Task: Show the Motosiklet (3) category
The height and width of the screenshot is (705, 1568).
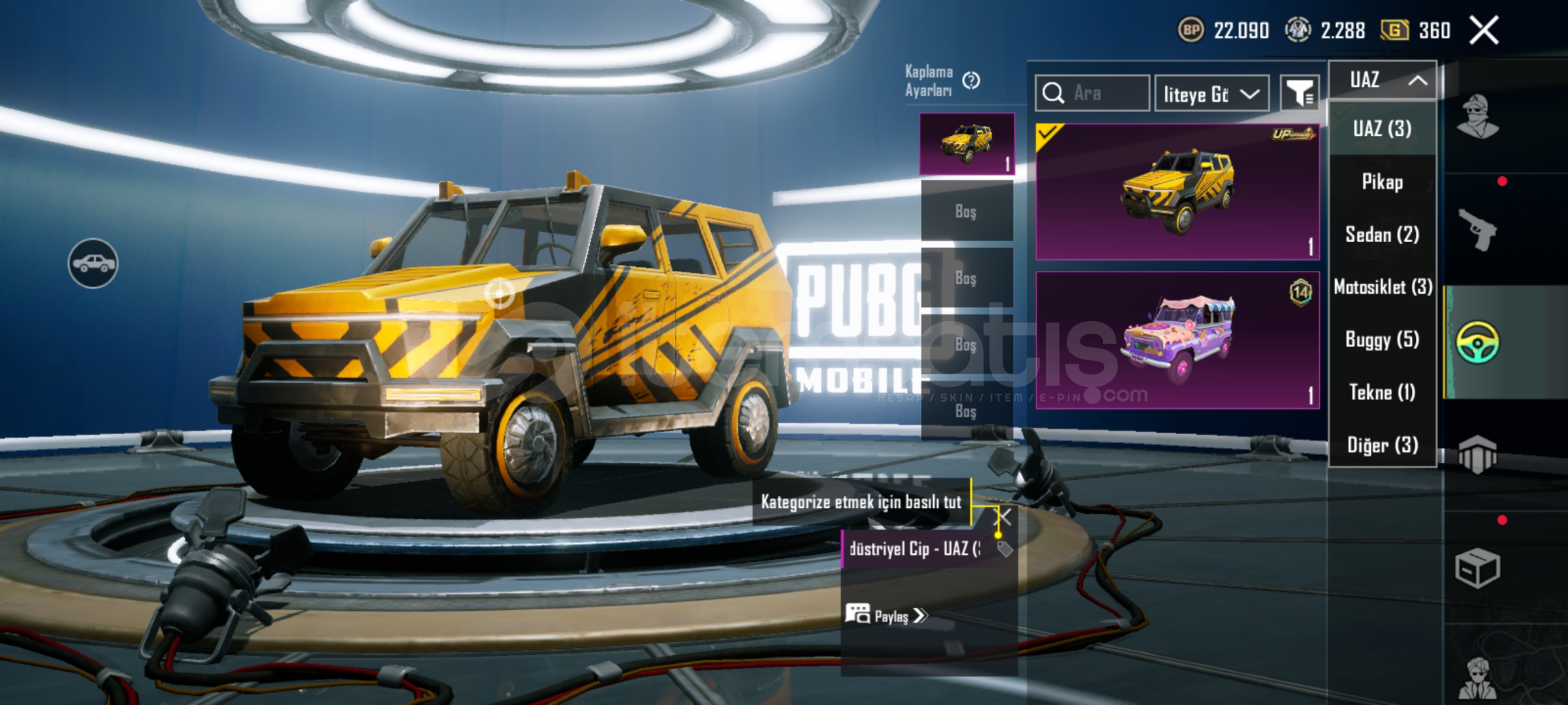Action: (x=1382, y=287)
